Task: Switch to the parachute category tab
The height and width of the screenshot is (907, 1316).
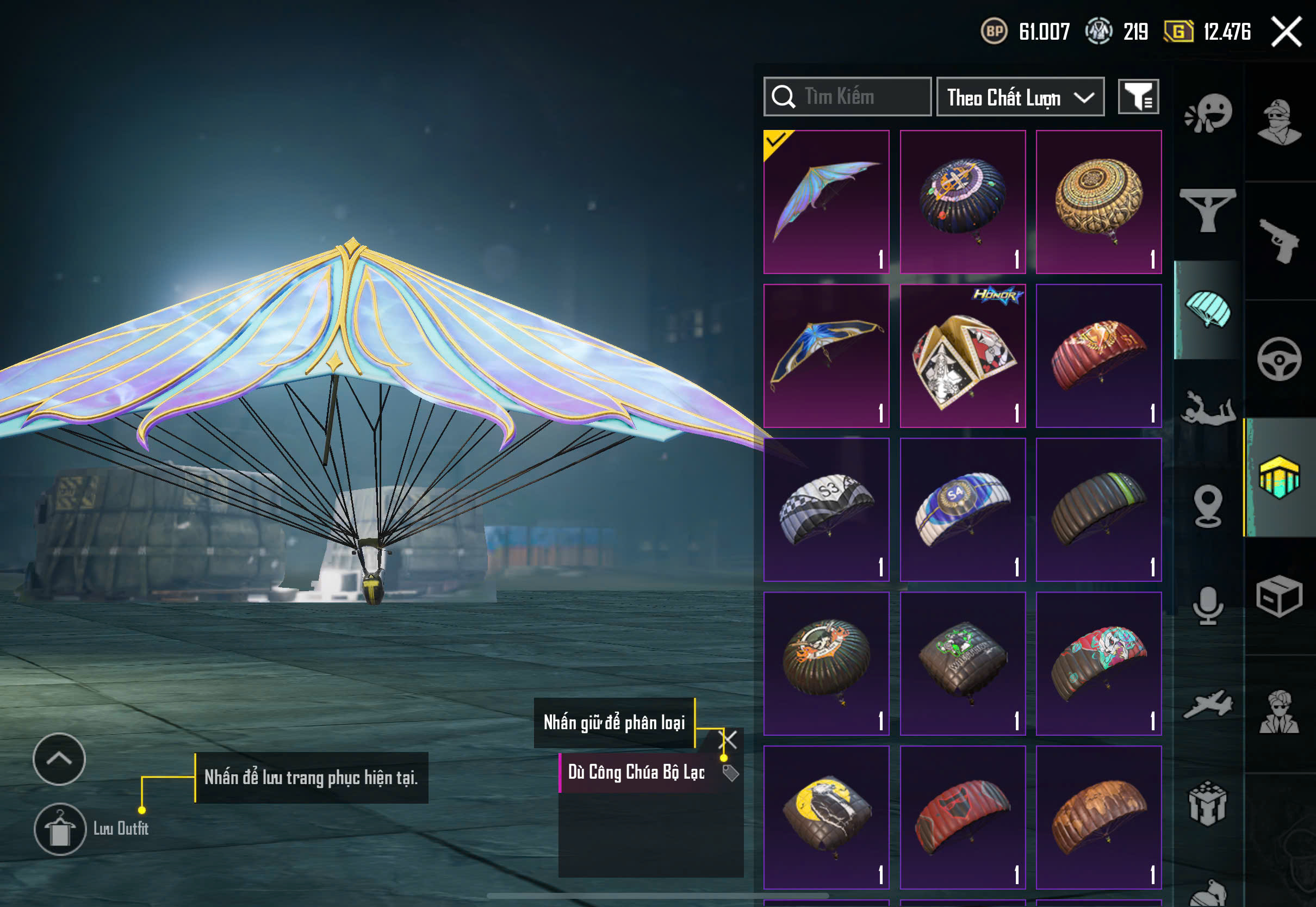Action: [x=1208, y=310]
